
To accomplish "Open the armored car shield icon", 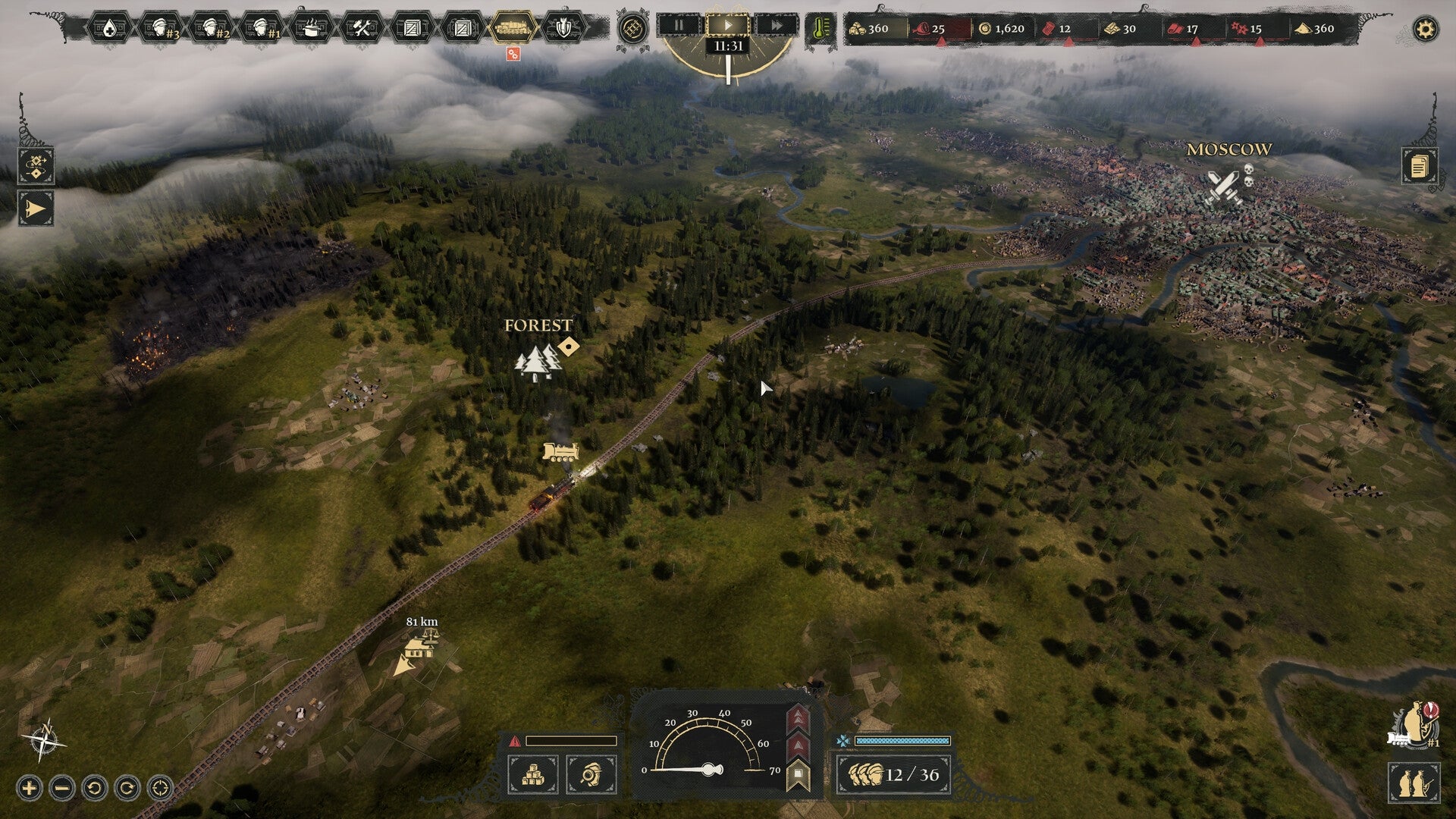I will click(x=563, y=29).
